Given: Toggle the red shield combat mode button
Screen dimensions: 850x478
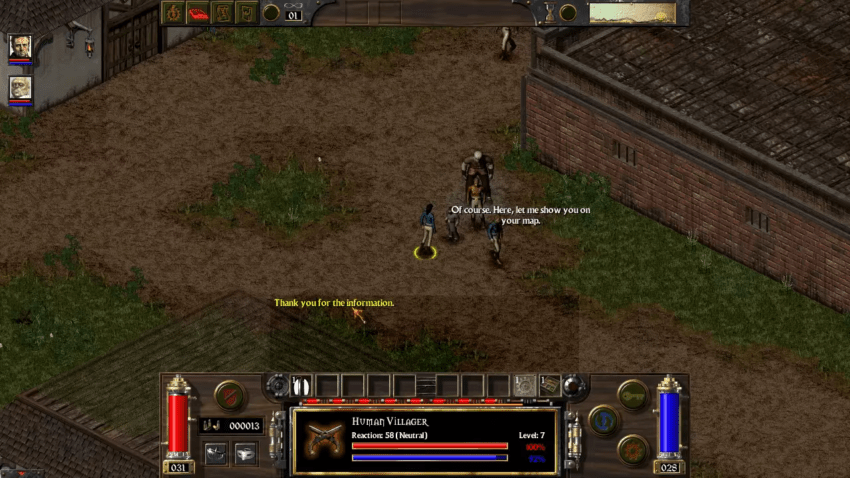Looking at the screenshot, I should pyautogui.click(x=231, y=395).
